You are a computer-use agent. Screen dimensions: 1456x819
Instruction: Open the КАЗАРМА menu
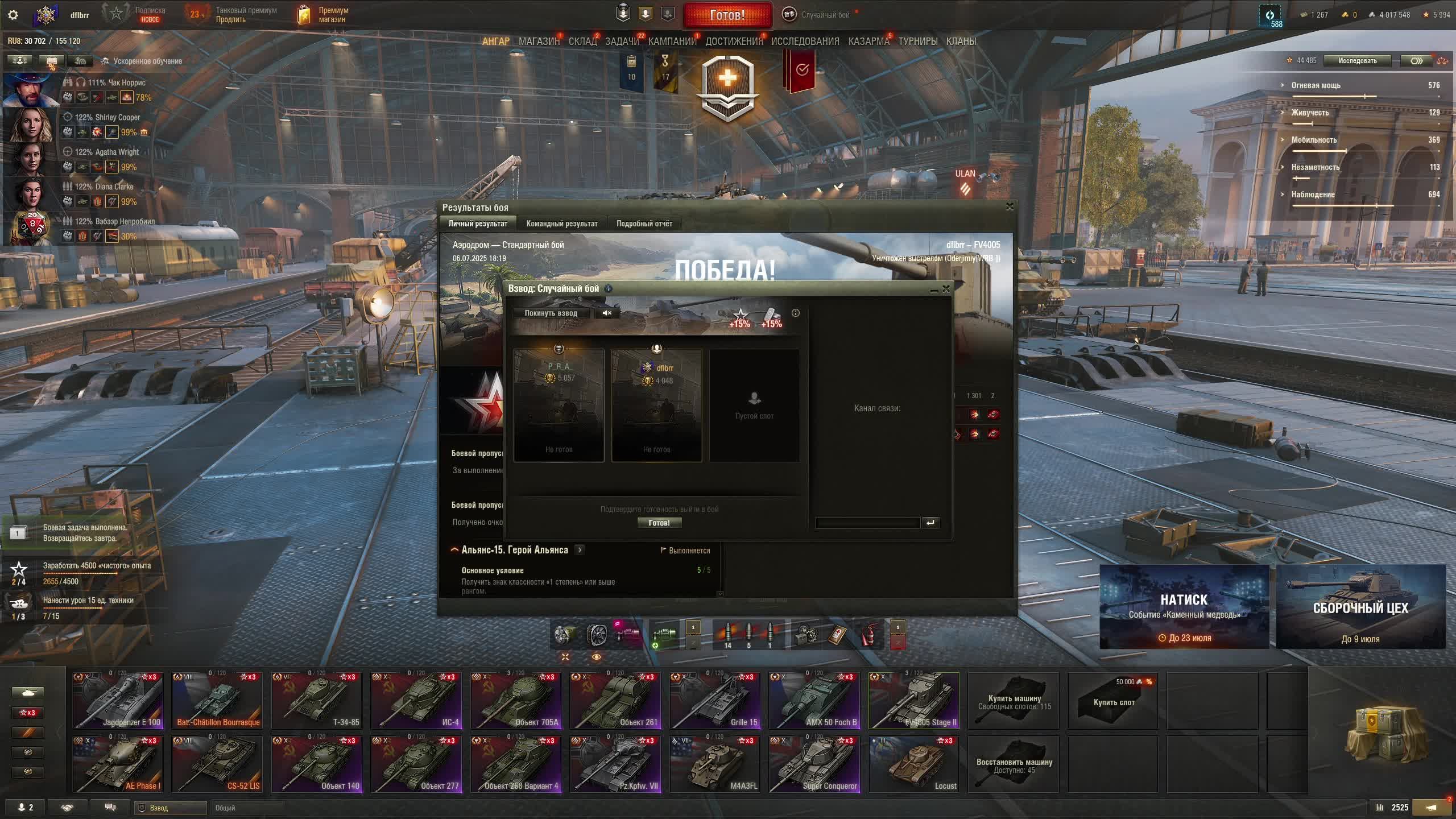868,42
